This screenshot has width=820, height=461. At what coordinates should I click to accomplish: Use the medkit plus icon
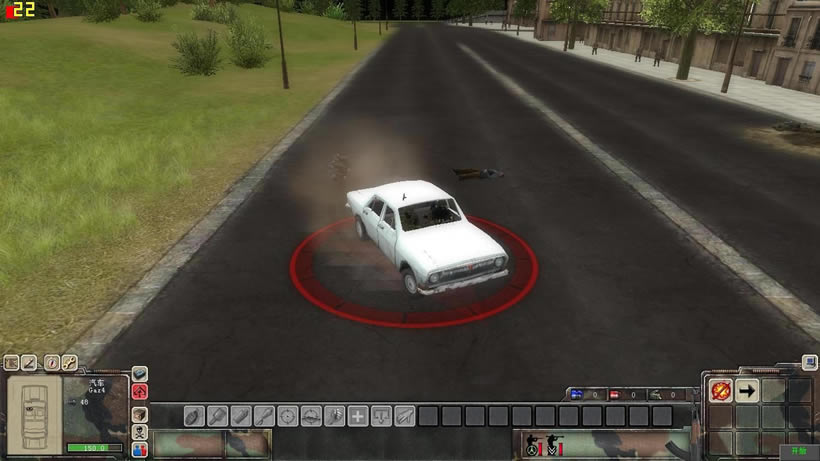(x=357, y=415)
